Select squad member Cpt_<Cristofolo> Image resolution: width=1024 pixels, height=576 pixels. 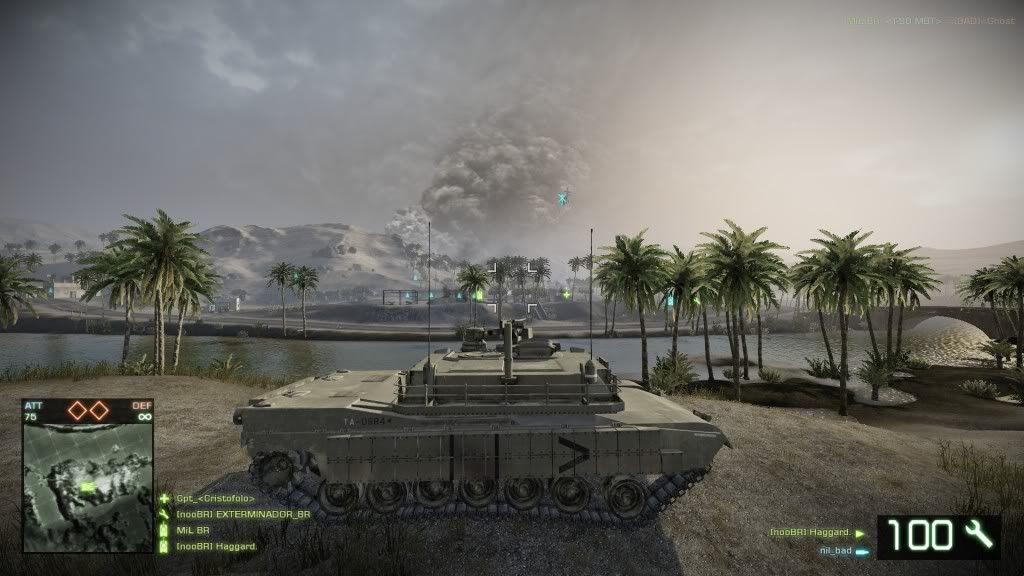215,498
